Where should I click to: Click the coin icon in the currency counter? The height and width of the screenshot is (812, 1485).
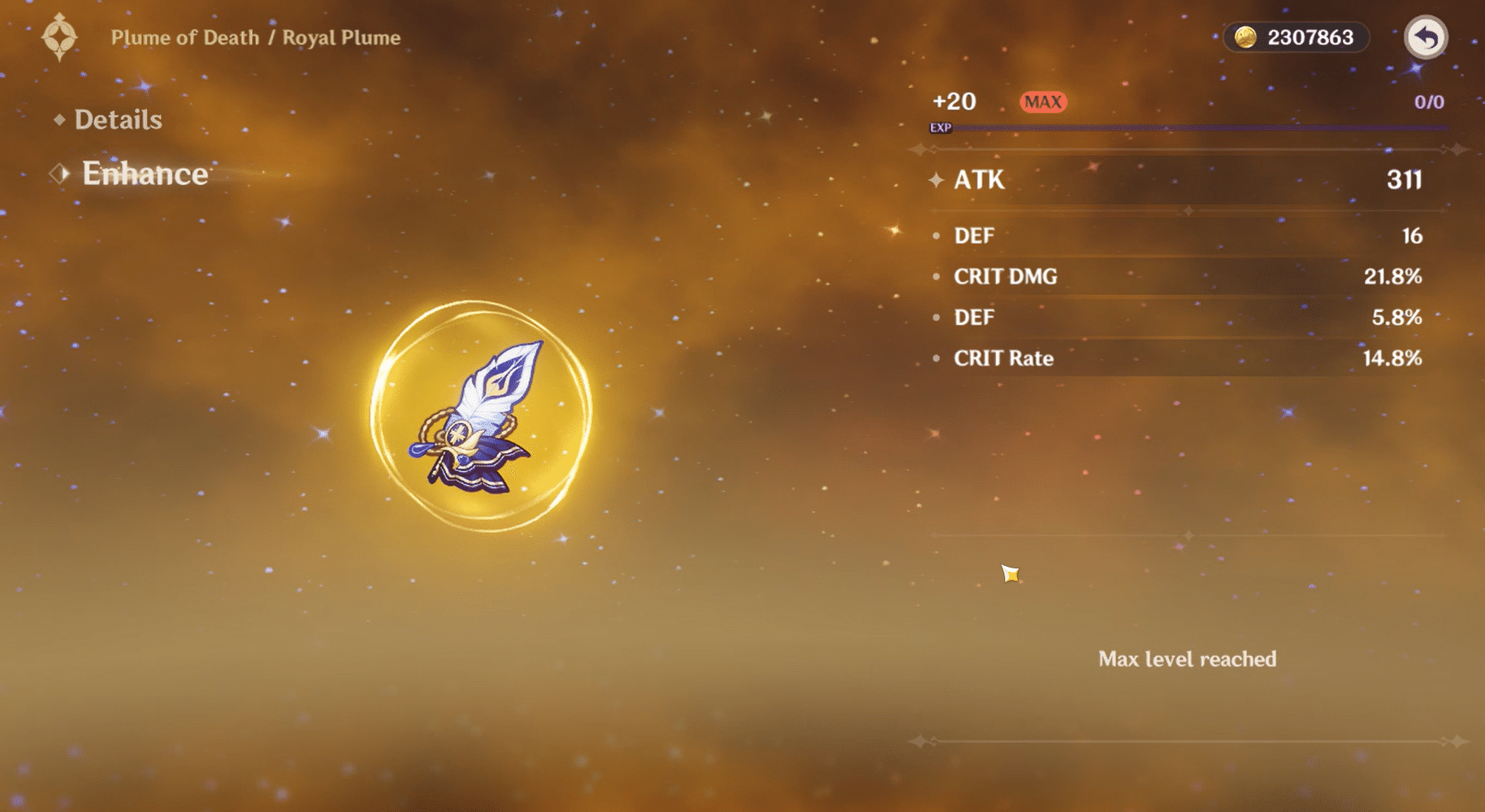(1245, 37)
